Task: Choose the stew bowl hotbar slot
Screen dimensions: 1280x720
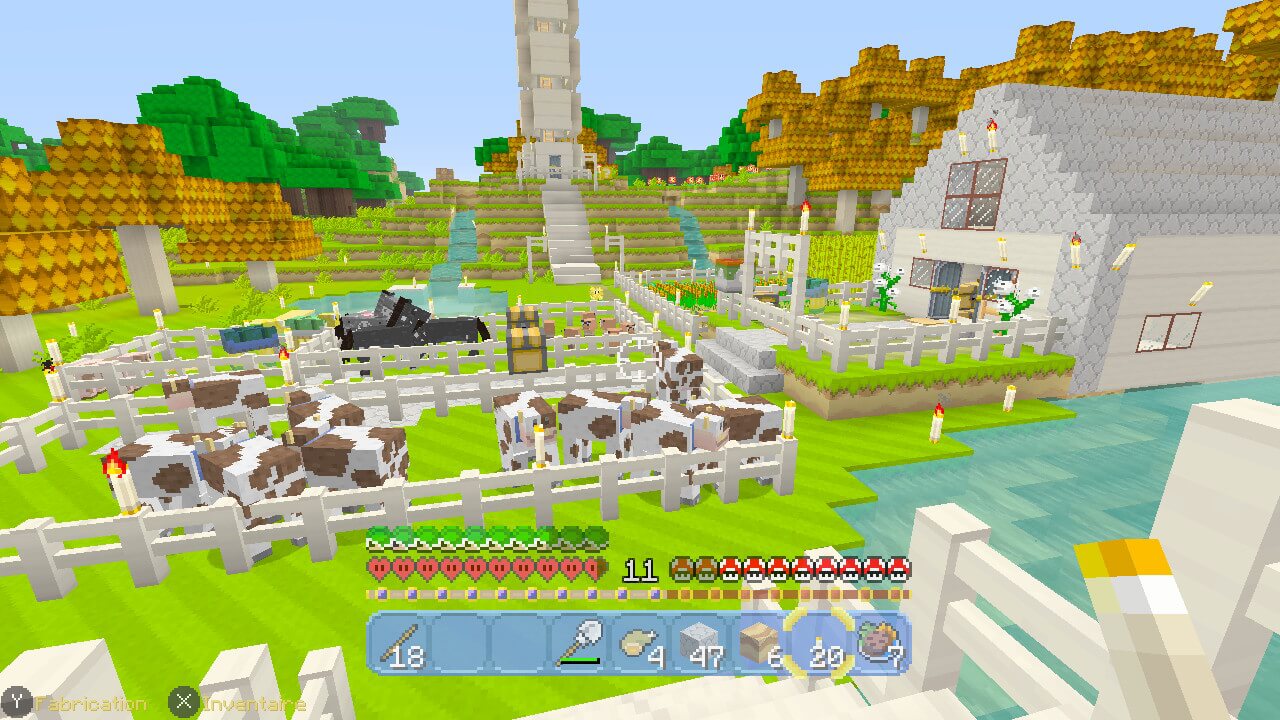Action: (x=880, y=644)
